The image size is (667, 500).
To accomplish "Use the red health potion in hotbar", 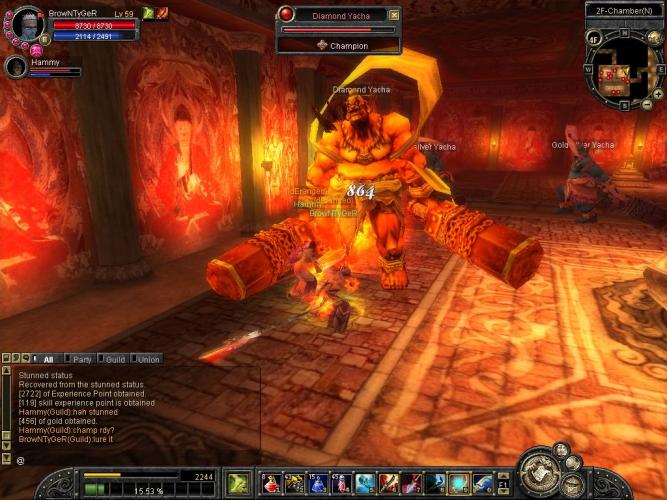I will pos(270,483).
